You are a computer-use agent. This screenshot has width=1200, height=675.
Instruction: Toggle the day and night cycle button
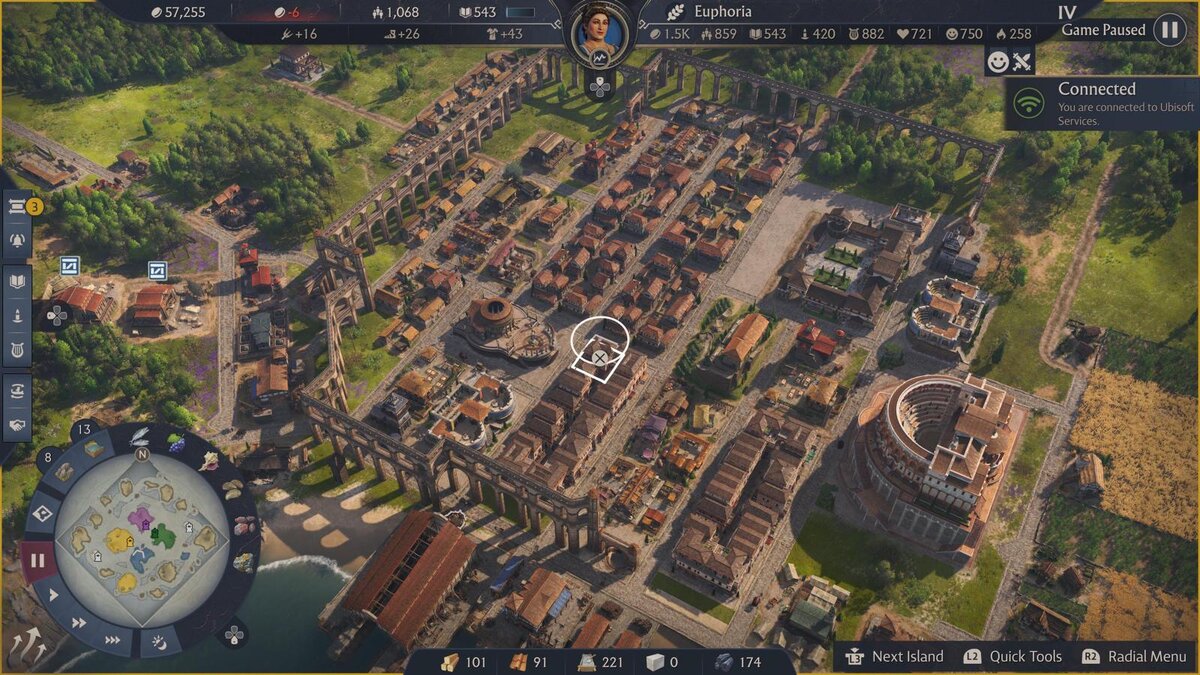point(158,638)
